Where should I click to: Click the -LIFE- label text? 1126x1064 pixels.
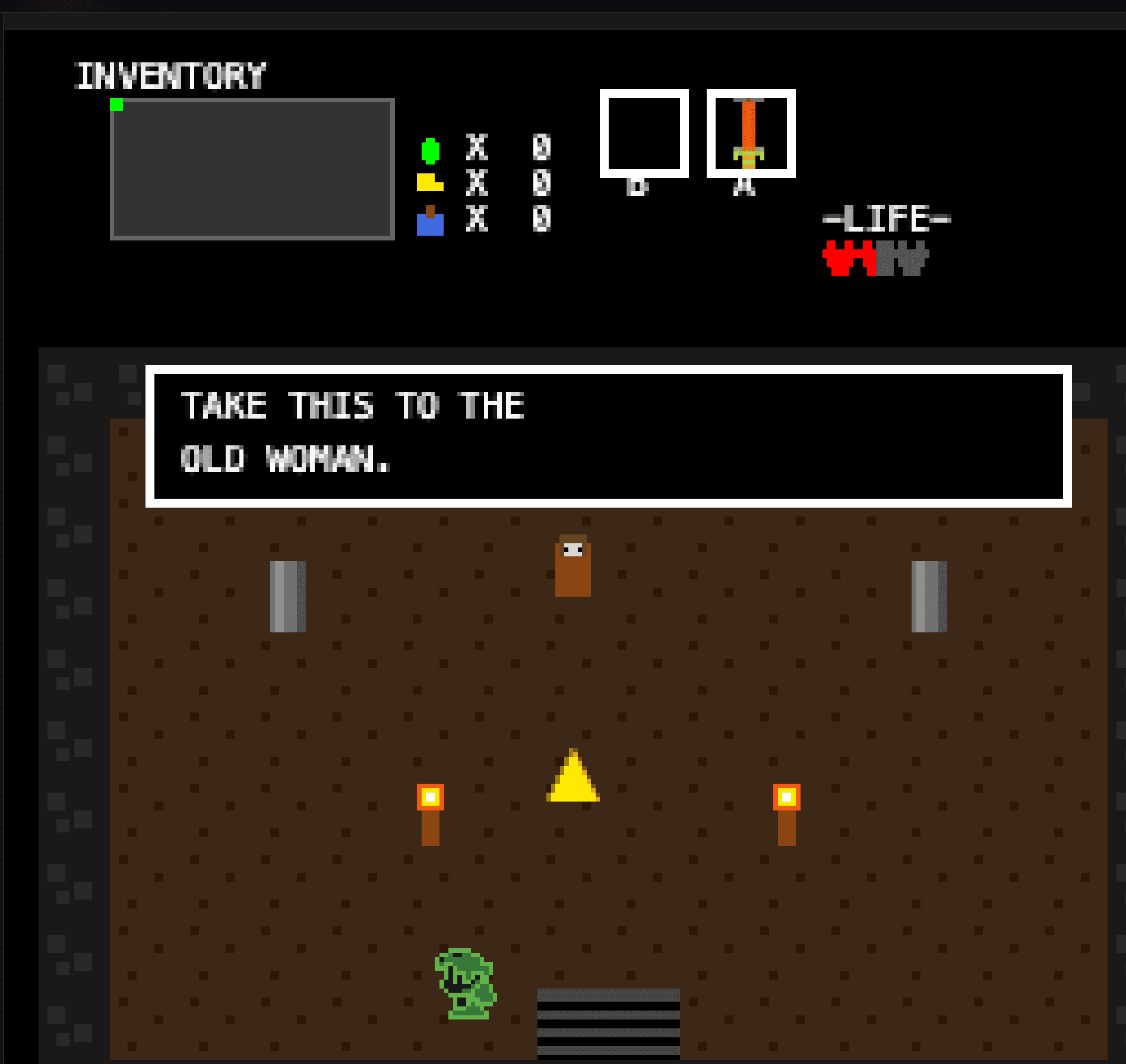click(x=886, y=218)
